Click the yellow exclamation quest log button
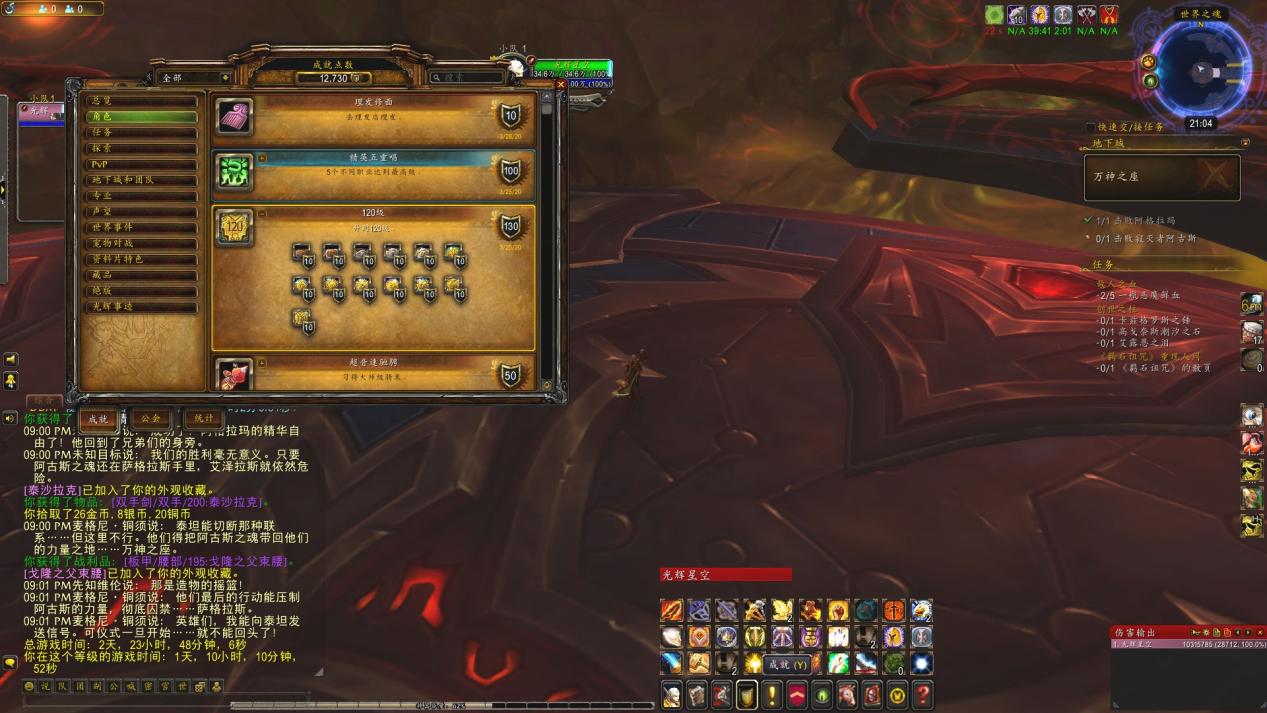This screenshot has height=713, width=1267. (x=772, y=694)
